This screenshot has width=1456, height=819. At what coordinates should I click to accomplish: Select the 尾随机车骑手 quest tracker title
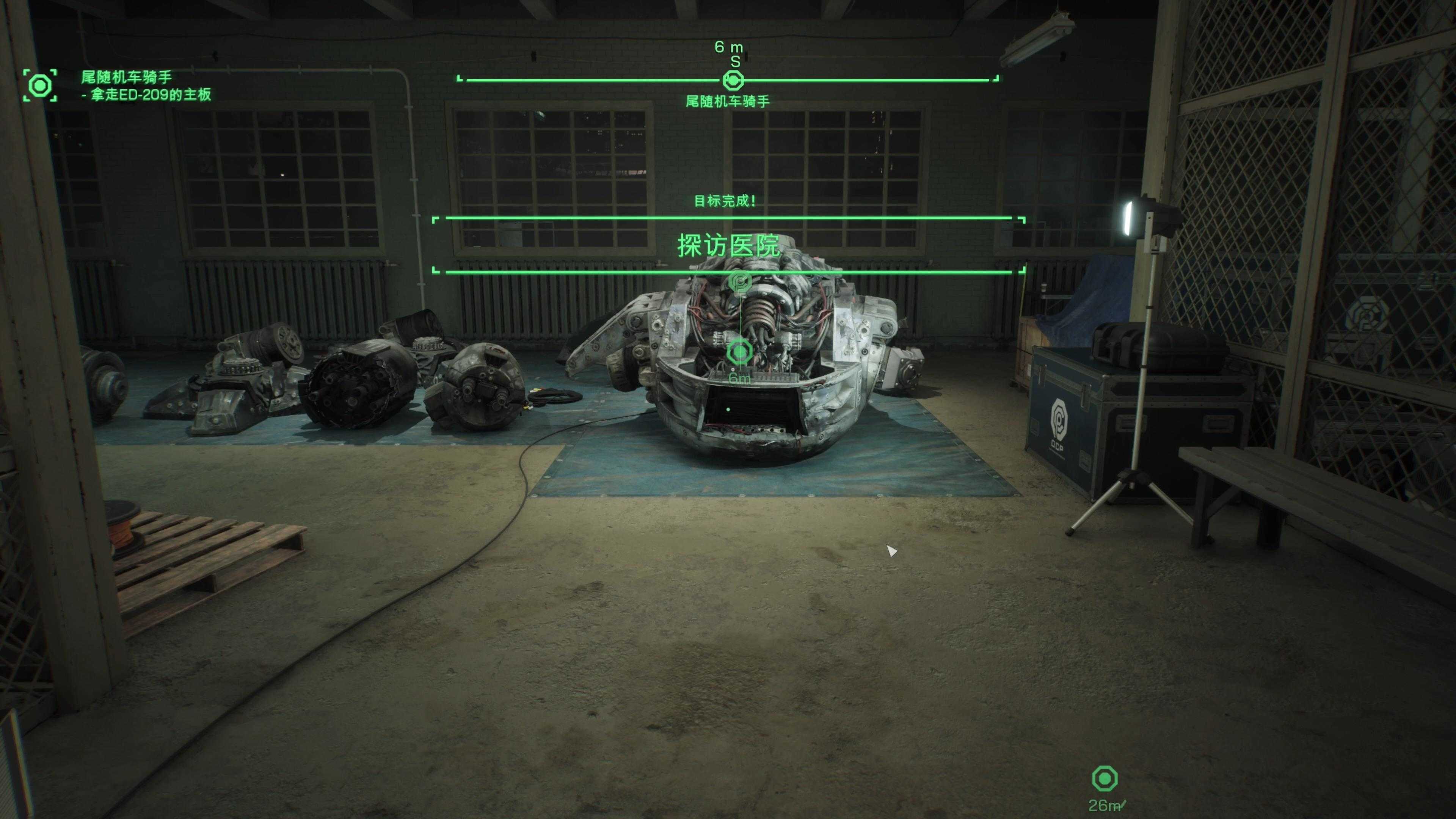(126, 77)
